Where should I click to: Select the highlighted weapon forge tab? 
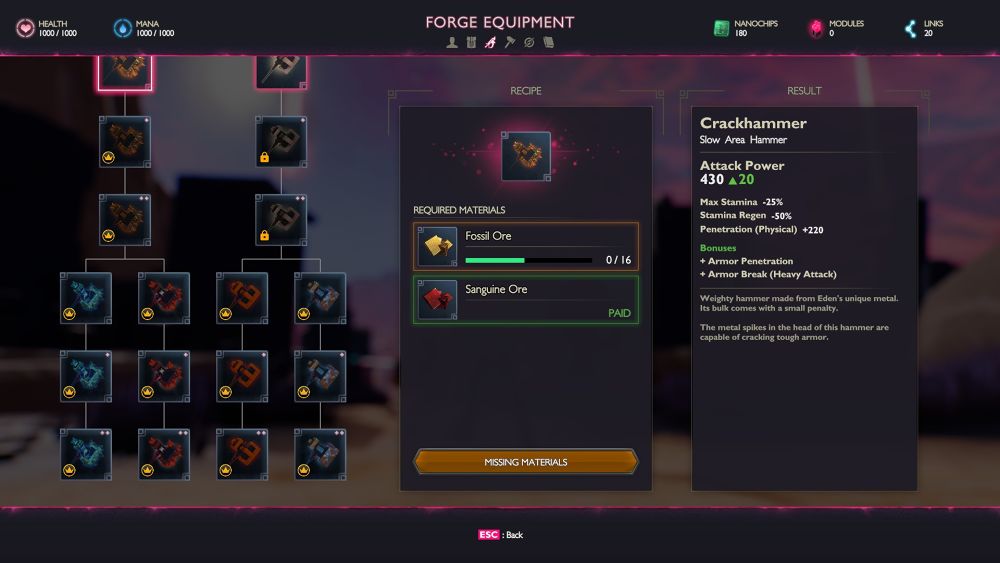[491, 42]
